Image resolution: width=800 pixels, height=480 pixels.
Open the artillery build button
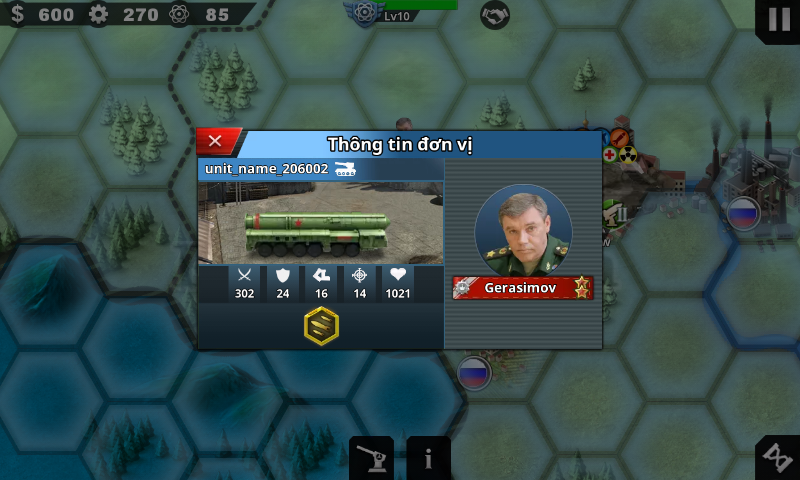(x=371, y=459)
